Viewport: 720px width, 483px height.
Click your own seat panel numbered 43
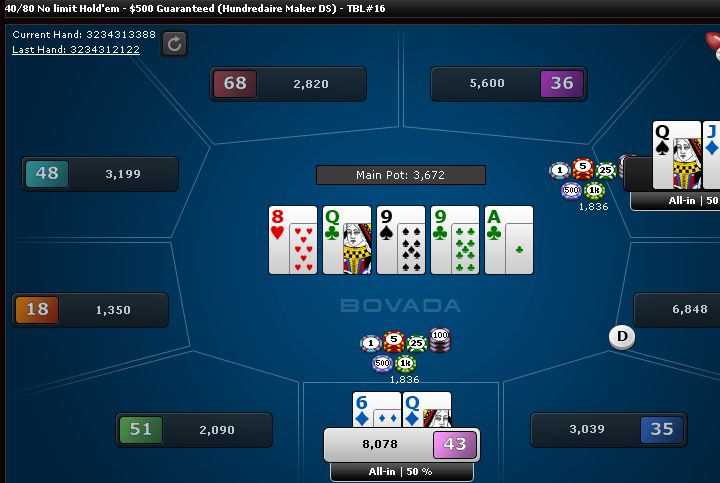tap(401, 444)
